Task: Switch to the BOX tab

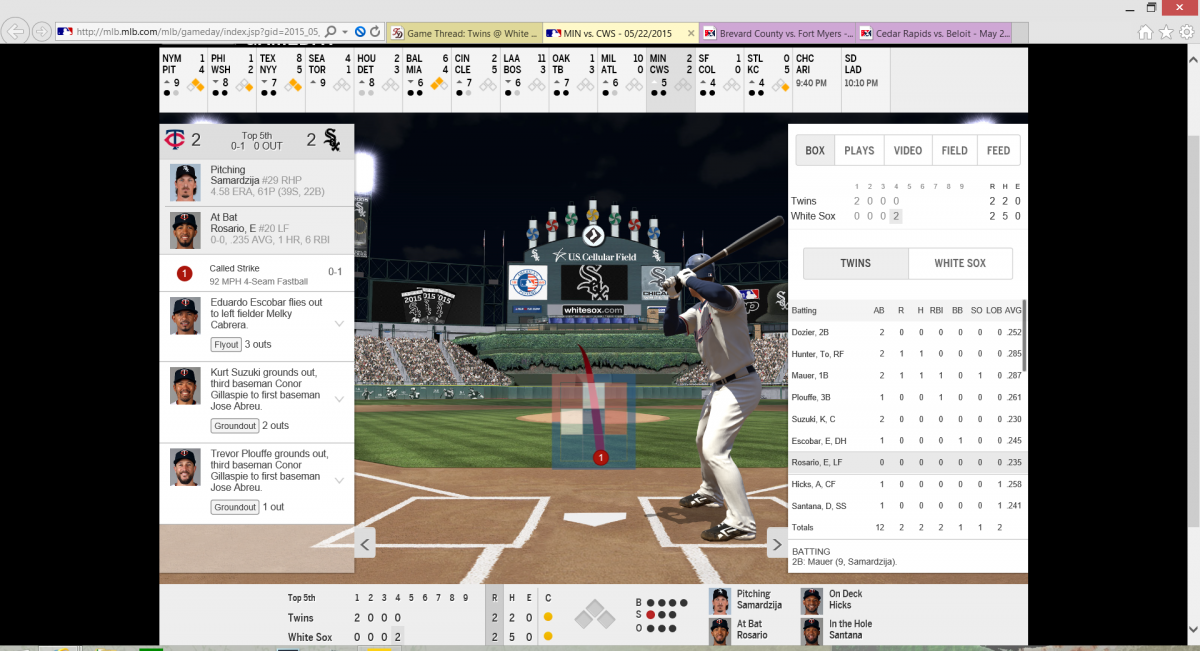Action: tap(815, 151)
